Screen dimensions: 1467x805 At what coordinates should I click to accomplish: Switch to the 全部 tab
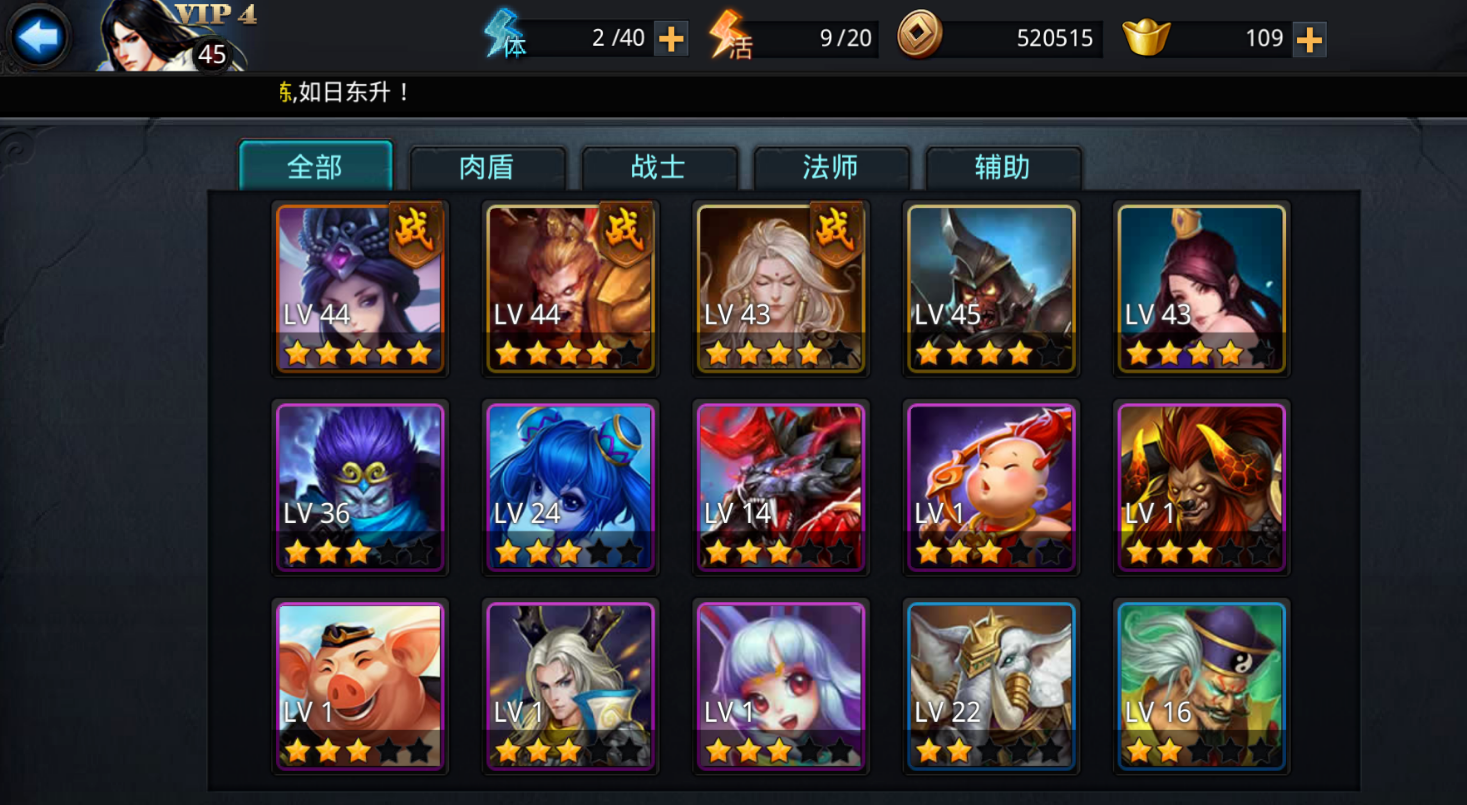(x=315, y=166)
